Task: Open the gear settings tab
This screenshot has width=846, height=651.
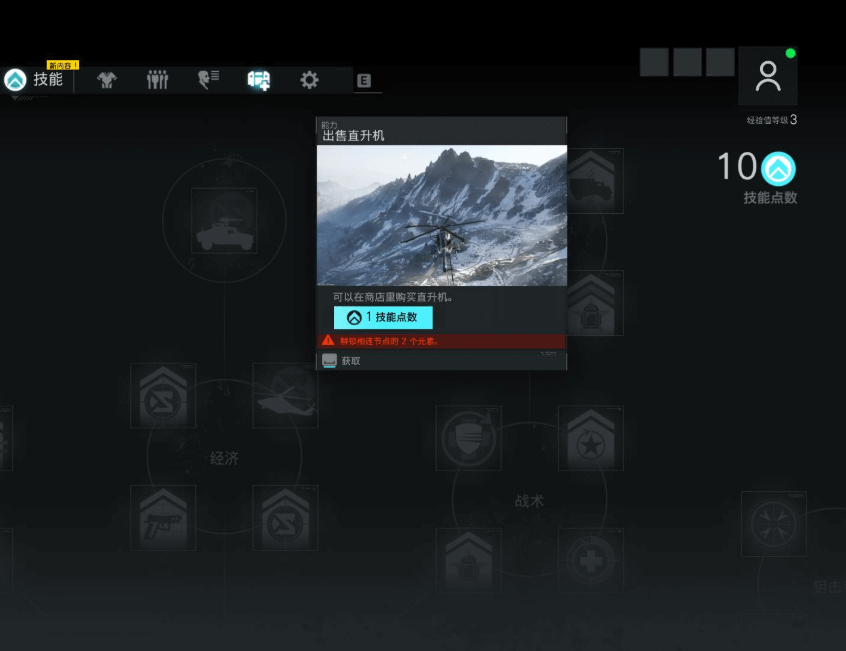Action: click(x=310, y=81)
